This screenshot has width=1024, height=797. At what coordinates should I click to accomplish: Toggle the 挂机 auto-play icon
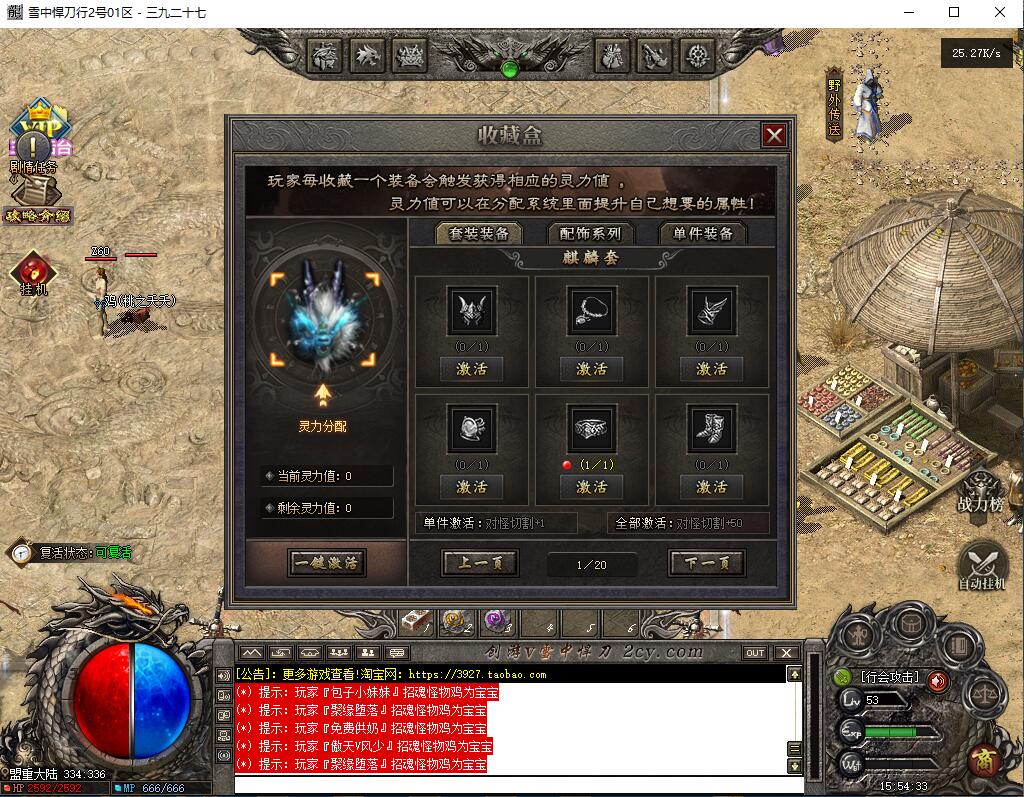[x=34, y=272]
